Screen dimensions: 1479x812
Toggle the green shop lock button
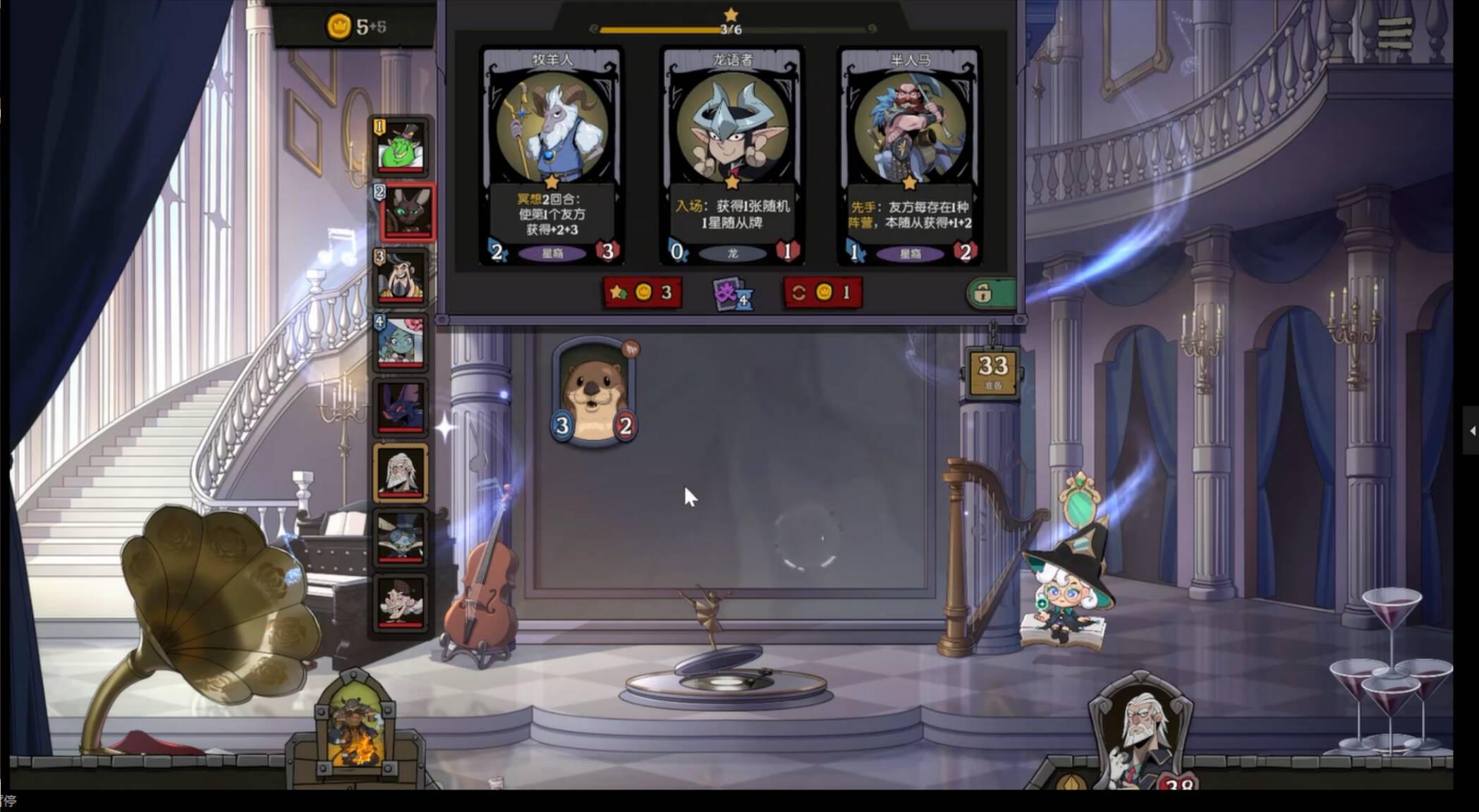[990, 293]
